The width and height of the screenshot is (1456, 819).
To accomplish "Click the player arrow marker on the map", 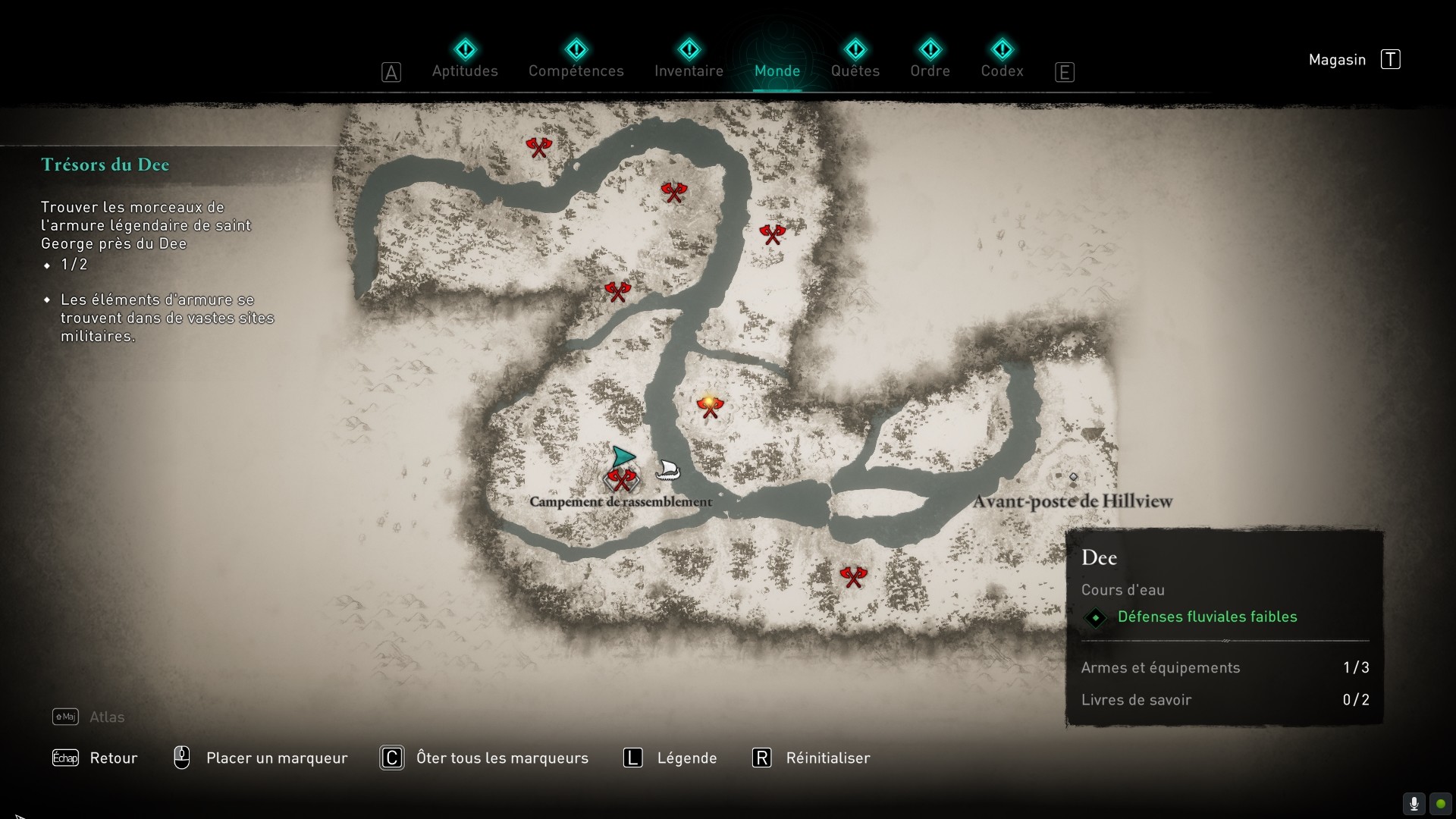I will pyautogui.click(x=623, y=457).
